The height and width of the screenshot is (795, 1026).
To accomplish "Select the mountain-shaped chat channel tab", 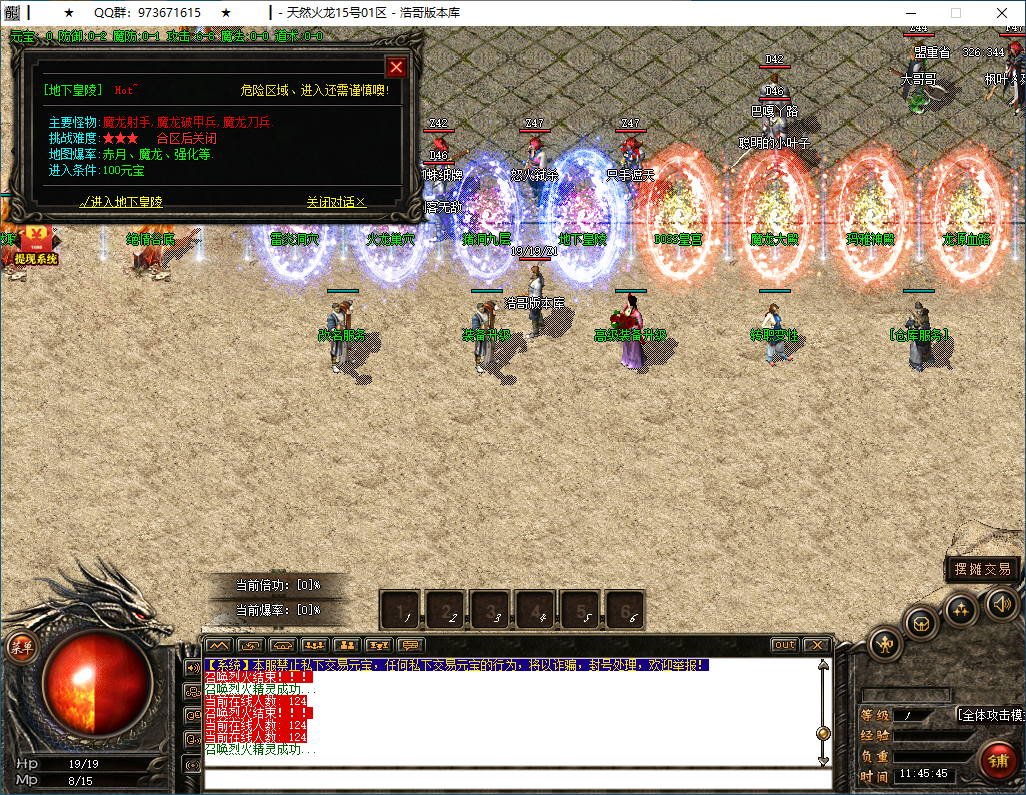I will coord(219,645).
